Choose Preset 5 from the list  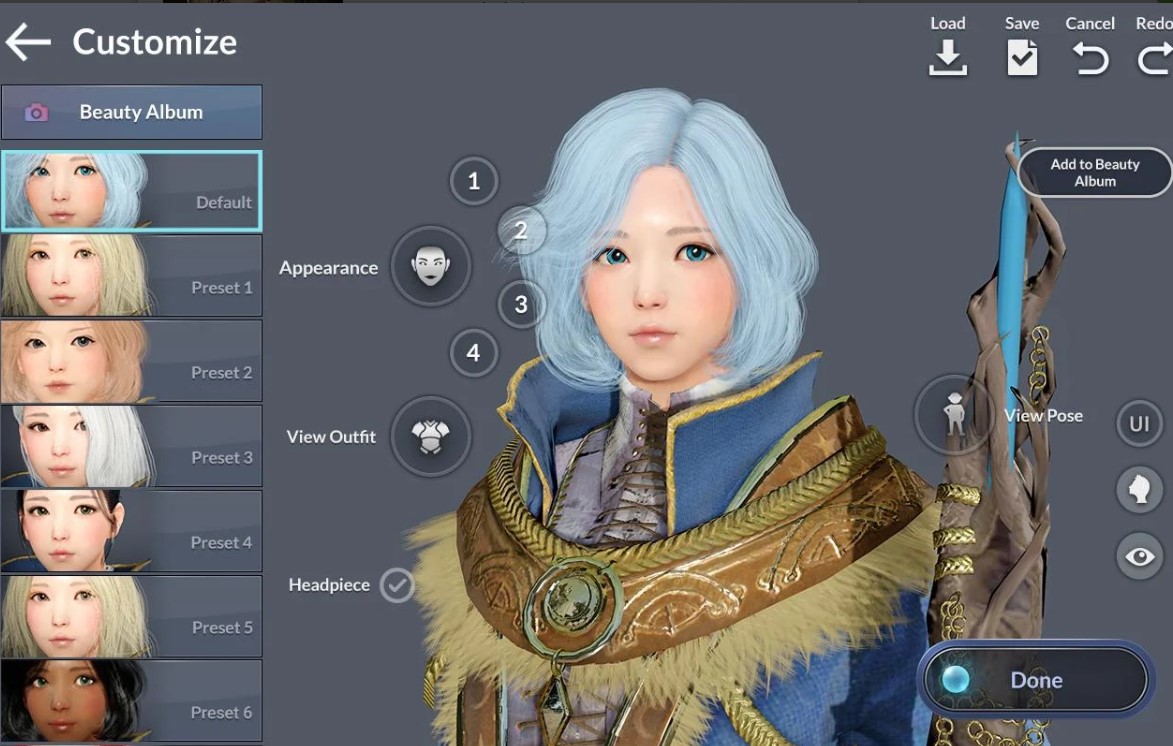click(131, 615)
